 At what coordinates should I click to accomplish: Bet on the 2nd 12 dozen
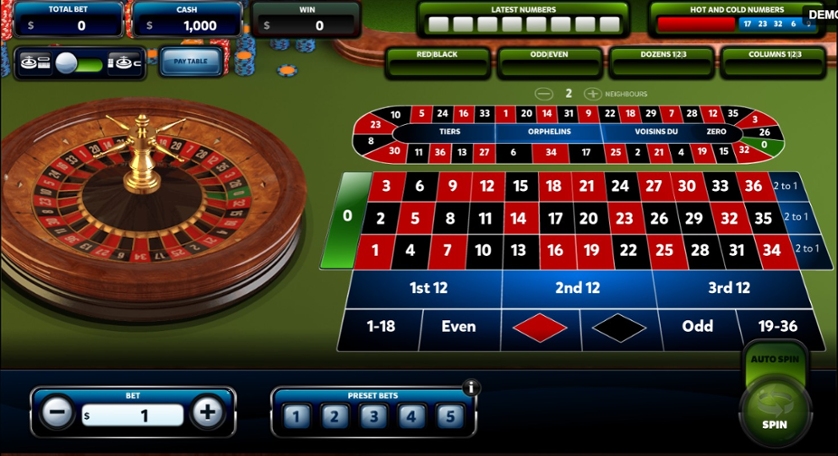tap(576, 288)
